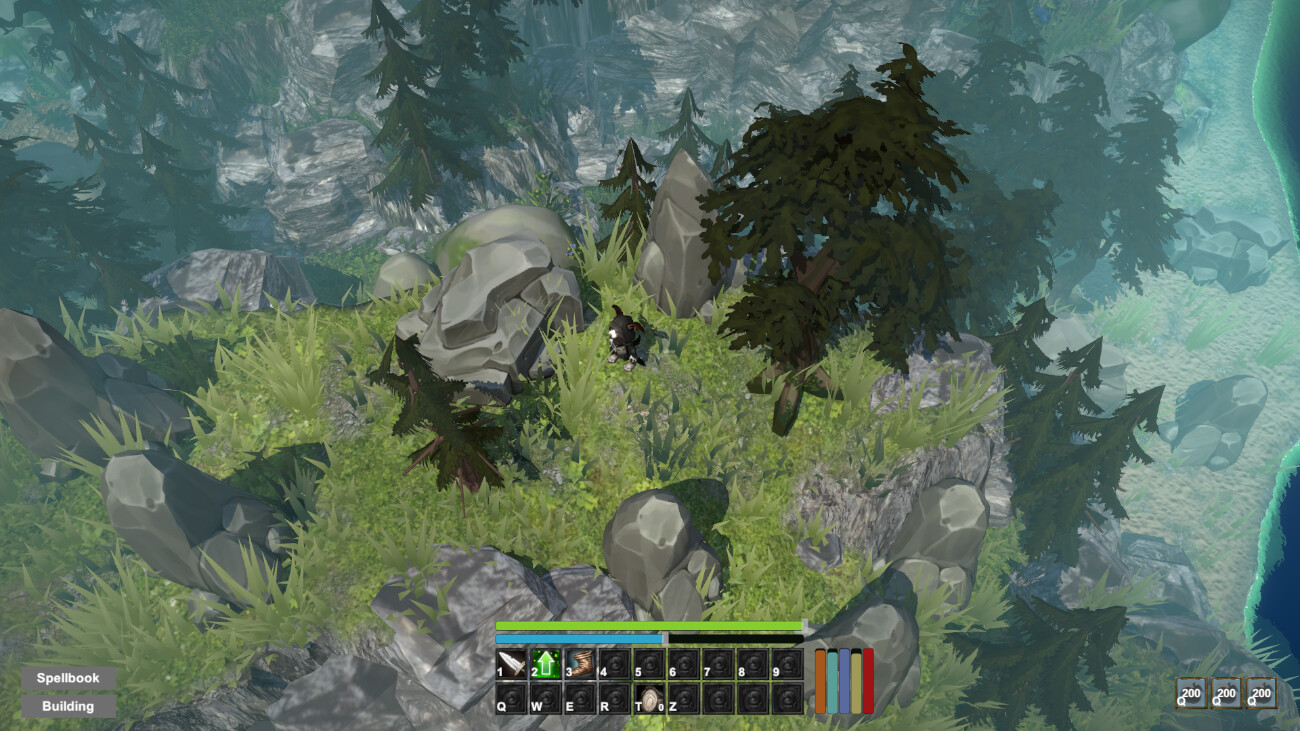The width and height of the screenshot is (1300, 731).
Task: Click the orange resource bar
Action: click(821, 681)
